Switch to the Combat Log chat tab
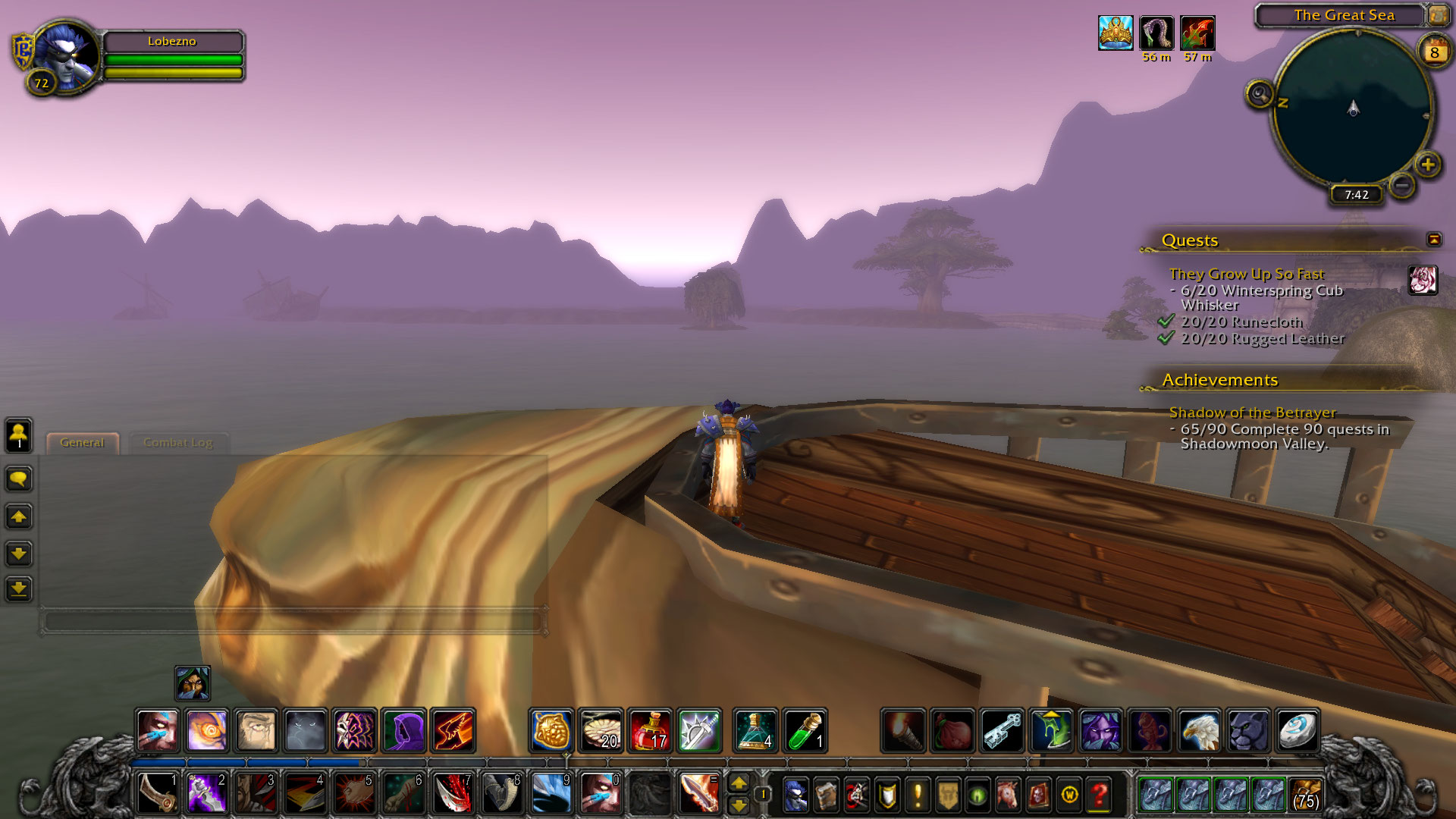 178,443
